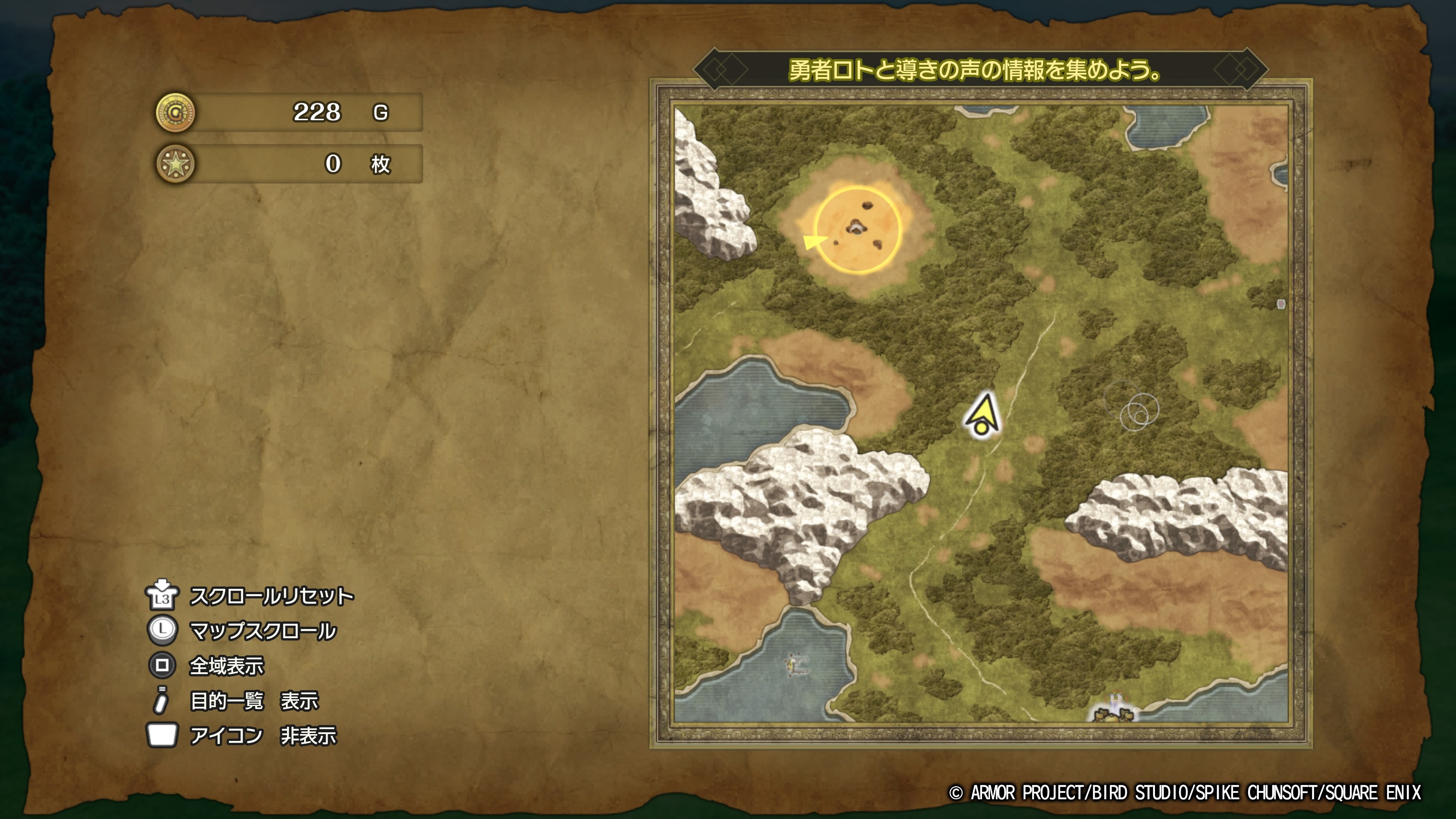Screen dimensions: 1456x819
Task: Click the town icon at the map's bottom edge
Action: [x=1113, y=711]
